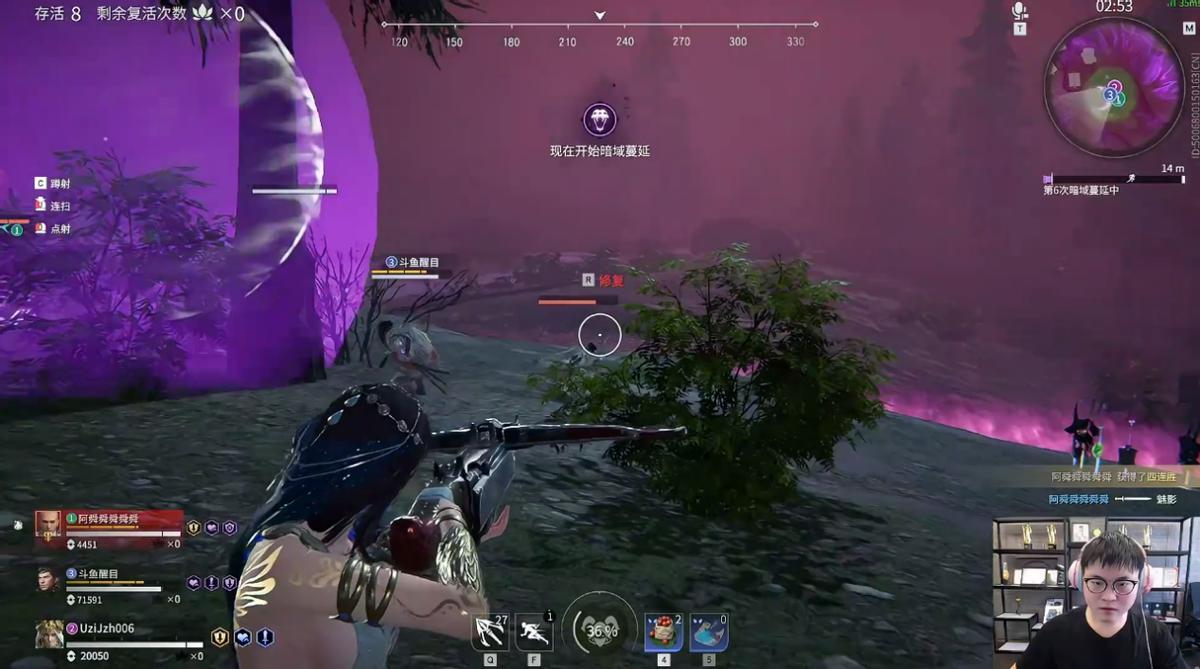Screen dimensions: 1200x669
Task: Activate the running-figure skill icon
Action: [x=534, y=632]
